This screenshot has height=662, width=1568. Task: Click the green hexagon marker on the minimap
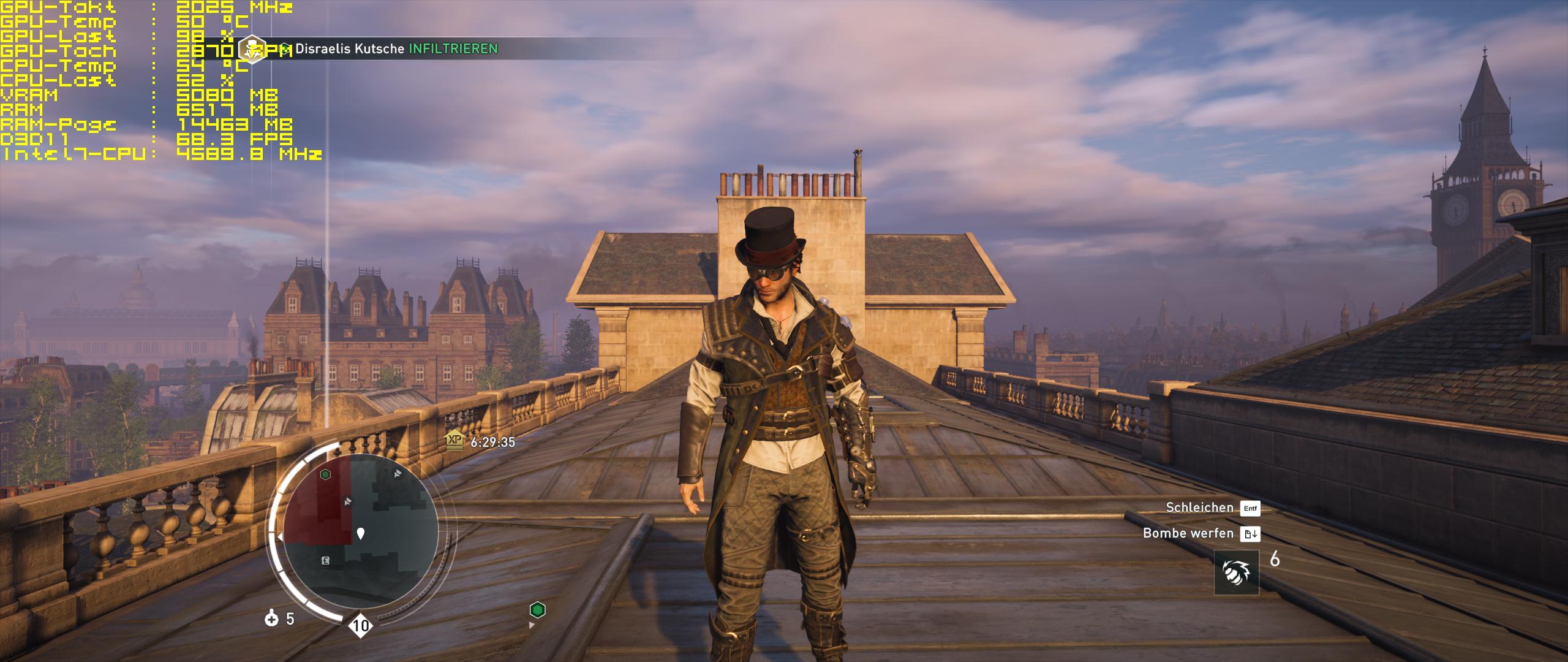[x=326, y=474]
